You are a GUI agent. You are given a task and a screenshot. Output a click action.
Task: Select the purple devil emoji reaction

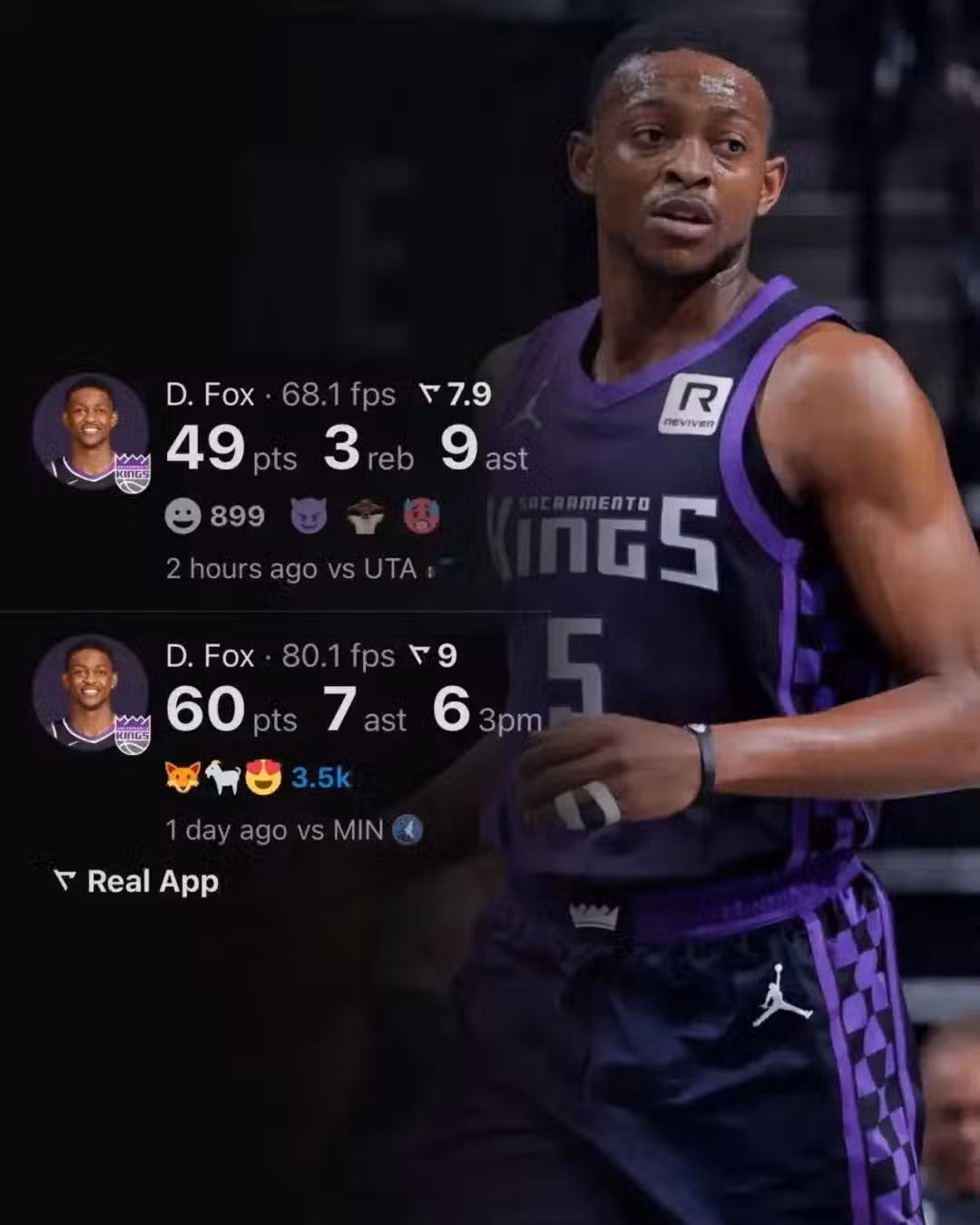(309, 516)
